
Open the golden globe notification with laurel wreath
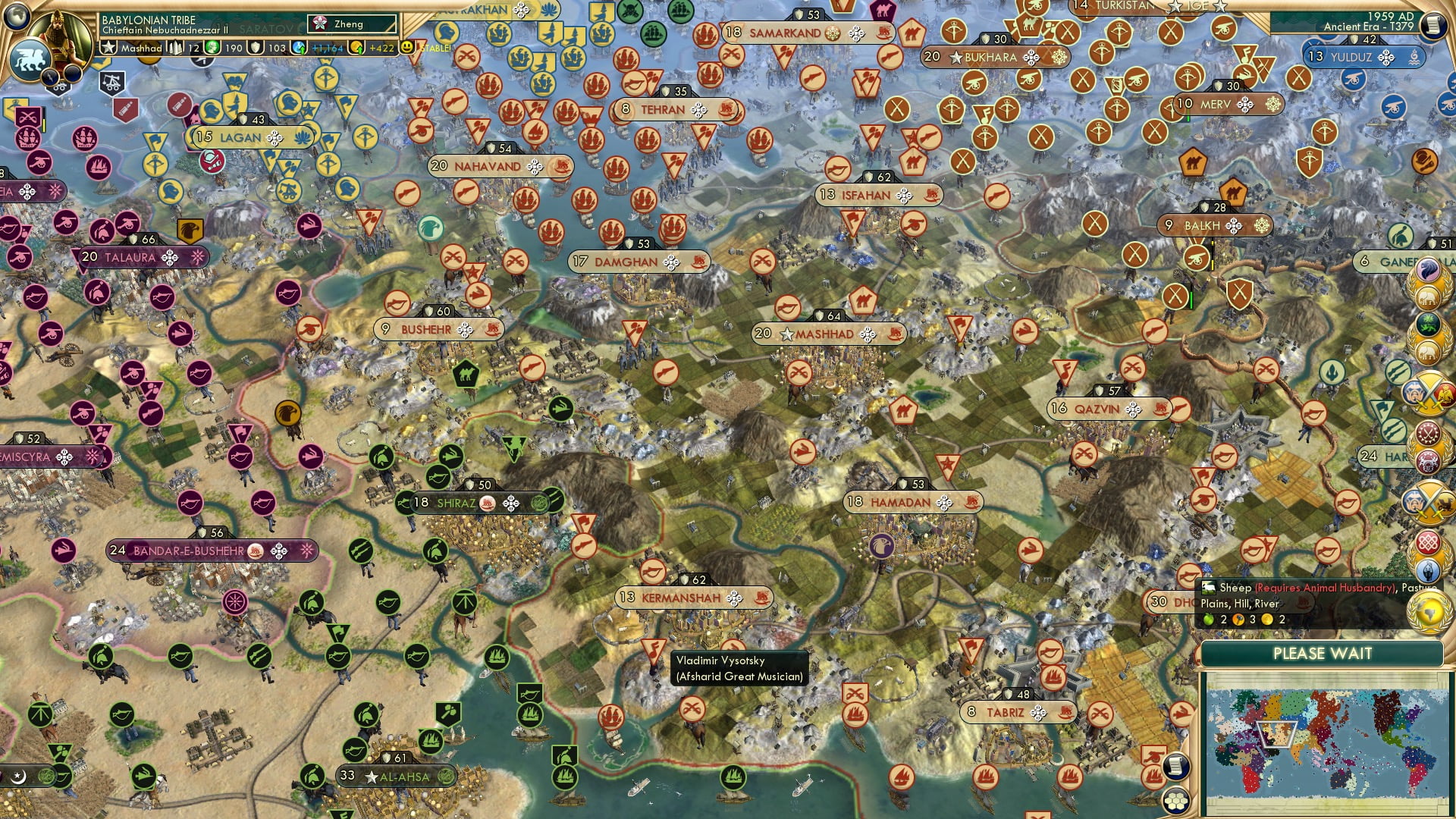pos(1428,612)
